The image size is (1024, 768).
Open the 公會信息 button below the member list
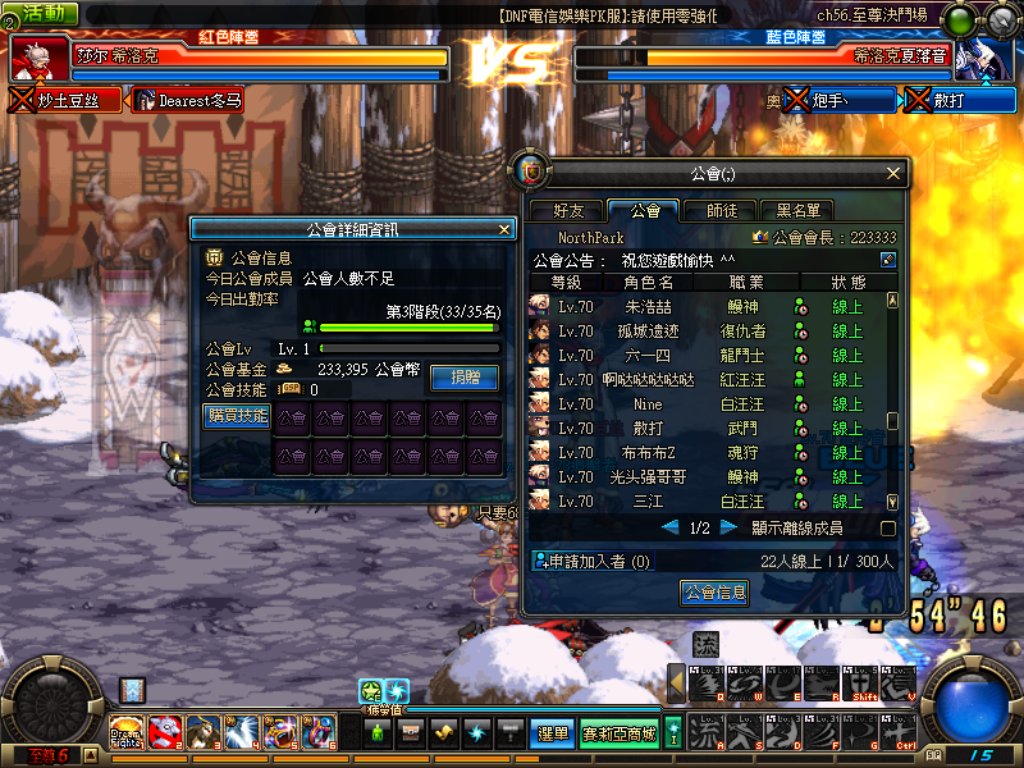click(714, 592)
